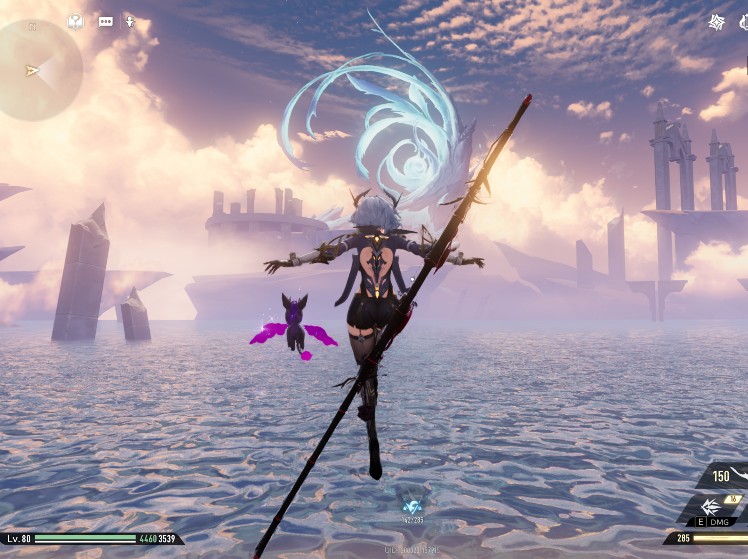748x559 pixels.
Task: Click the three-dots chat bubble icon
Action: click(105, 20)
